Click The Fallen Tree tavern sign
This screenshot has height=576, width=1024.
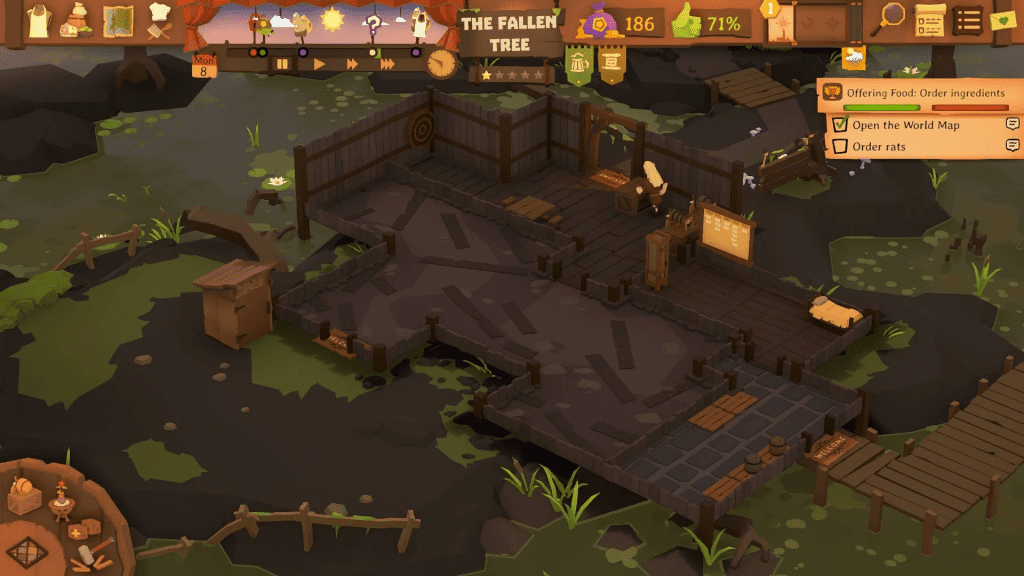click(509, 33)
